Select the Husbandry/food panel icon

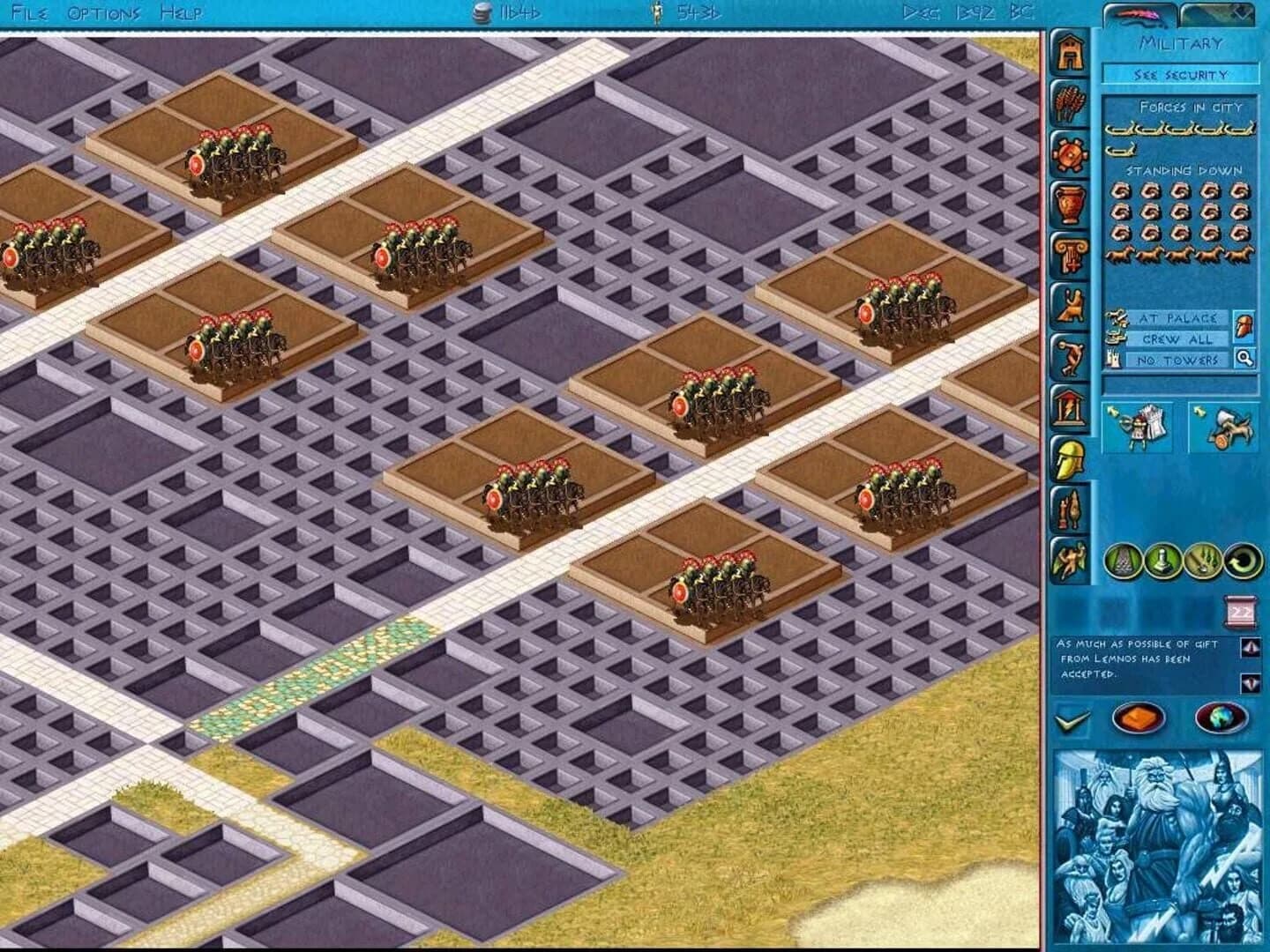[1070, 102]
